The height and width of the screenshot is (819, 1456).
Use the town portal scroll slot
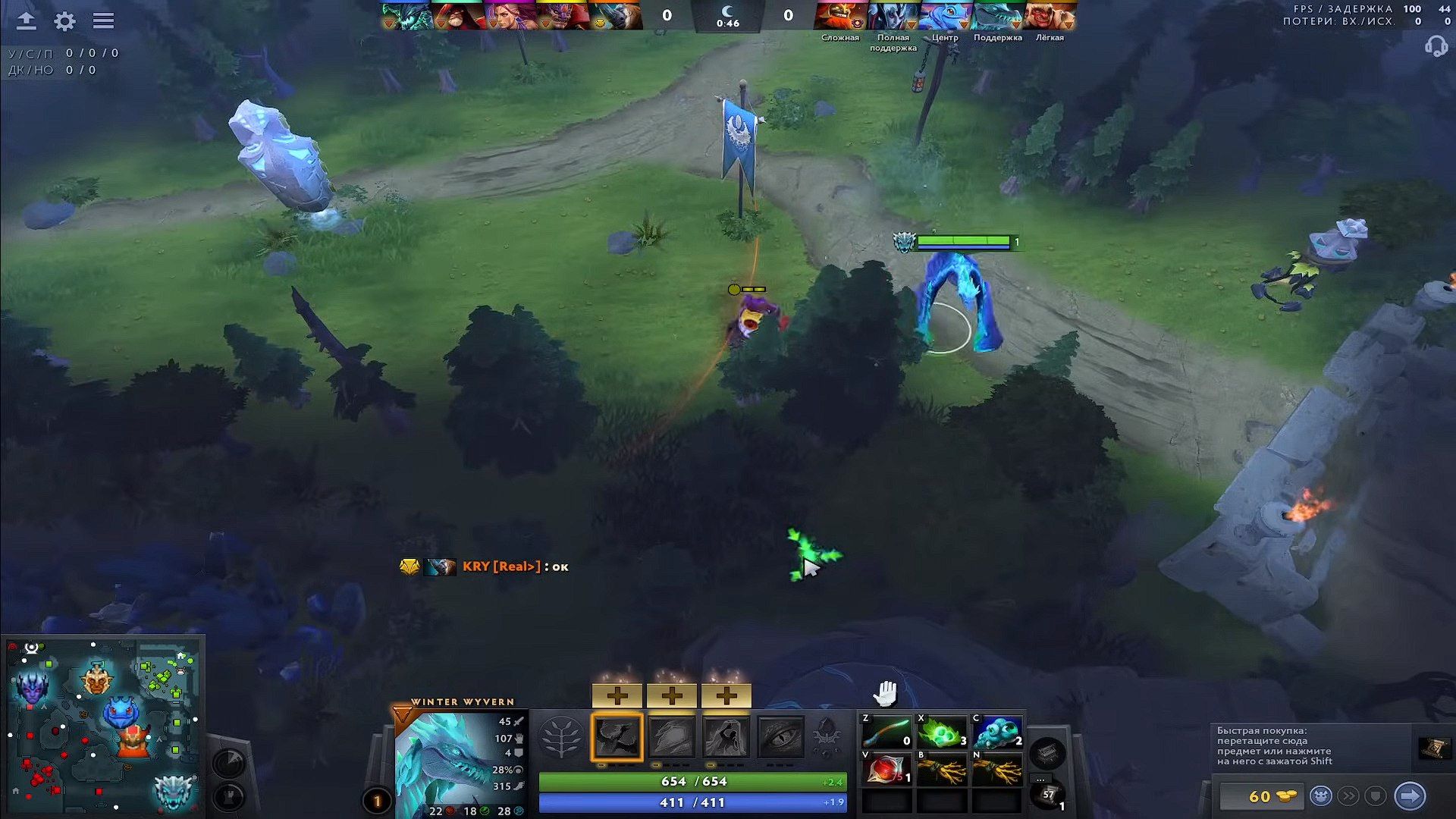click(x=1048, y=795)
